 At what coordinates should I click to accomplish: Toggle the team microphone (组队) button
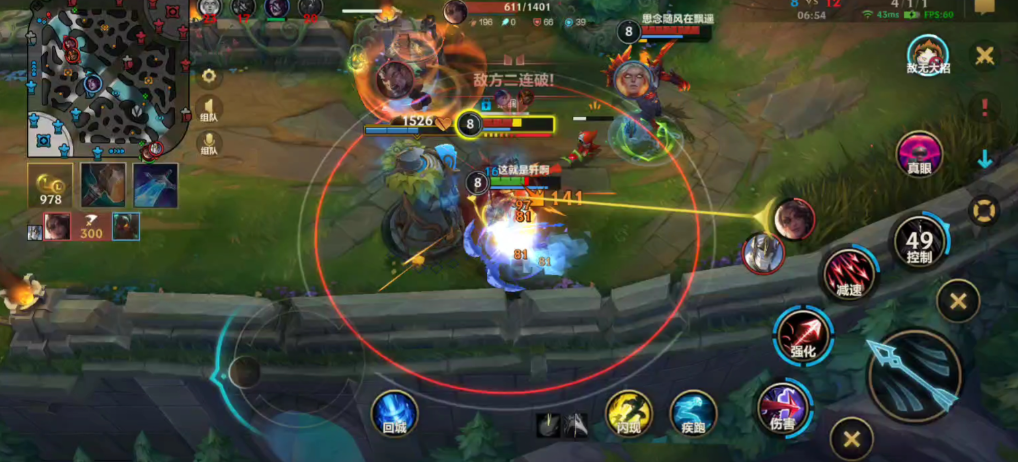click(210, 144)
